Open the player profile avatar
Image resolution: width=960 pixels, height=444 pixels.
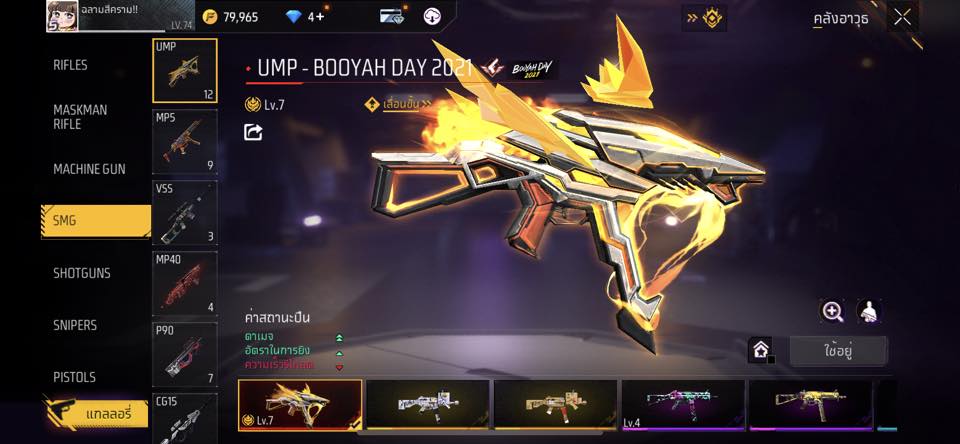[62, 16]
